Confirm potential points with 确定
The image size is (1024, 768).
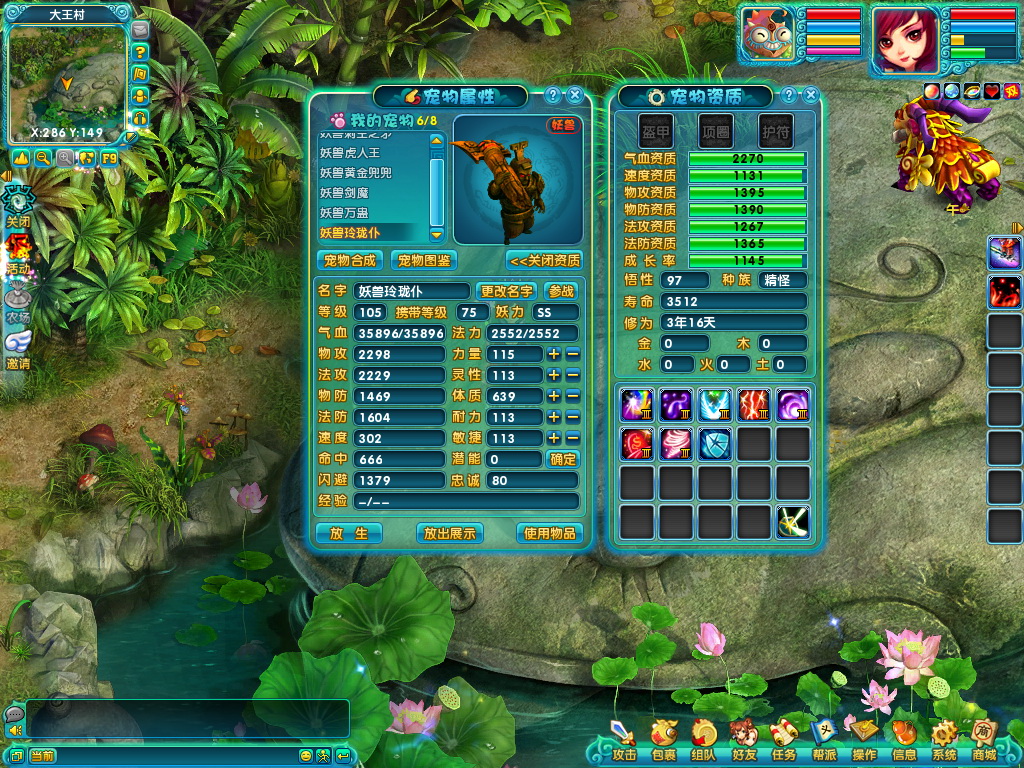point(563,459)
